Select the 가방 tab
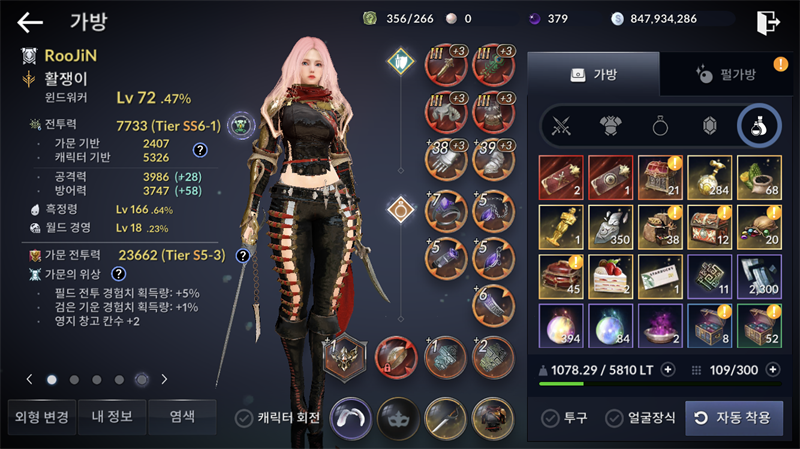Screen dimensions: 800x449 tap(593, 74)
